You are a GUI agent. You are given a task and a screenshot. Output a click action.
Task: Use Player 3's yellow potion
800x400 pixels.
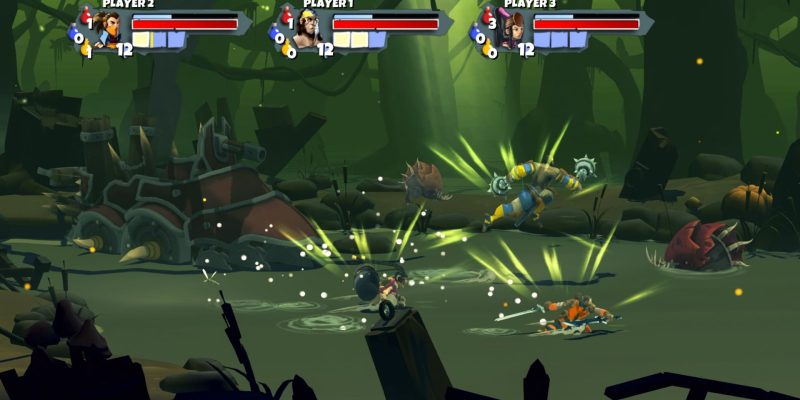[488, 49]
